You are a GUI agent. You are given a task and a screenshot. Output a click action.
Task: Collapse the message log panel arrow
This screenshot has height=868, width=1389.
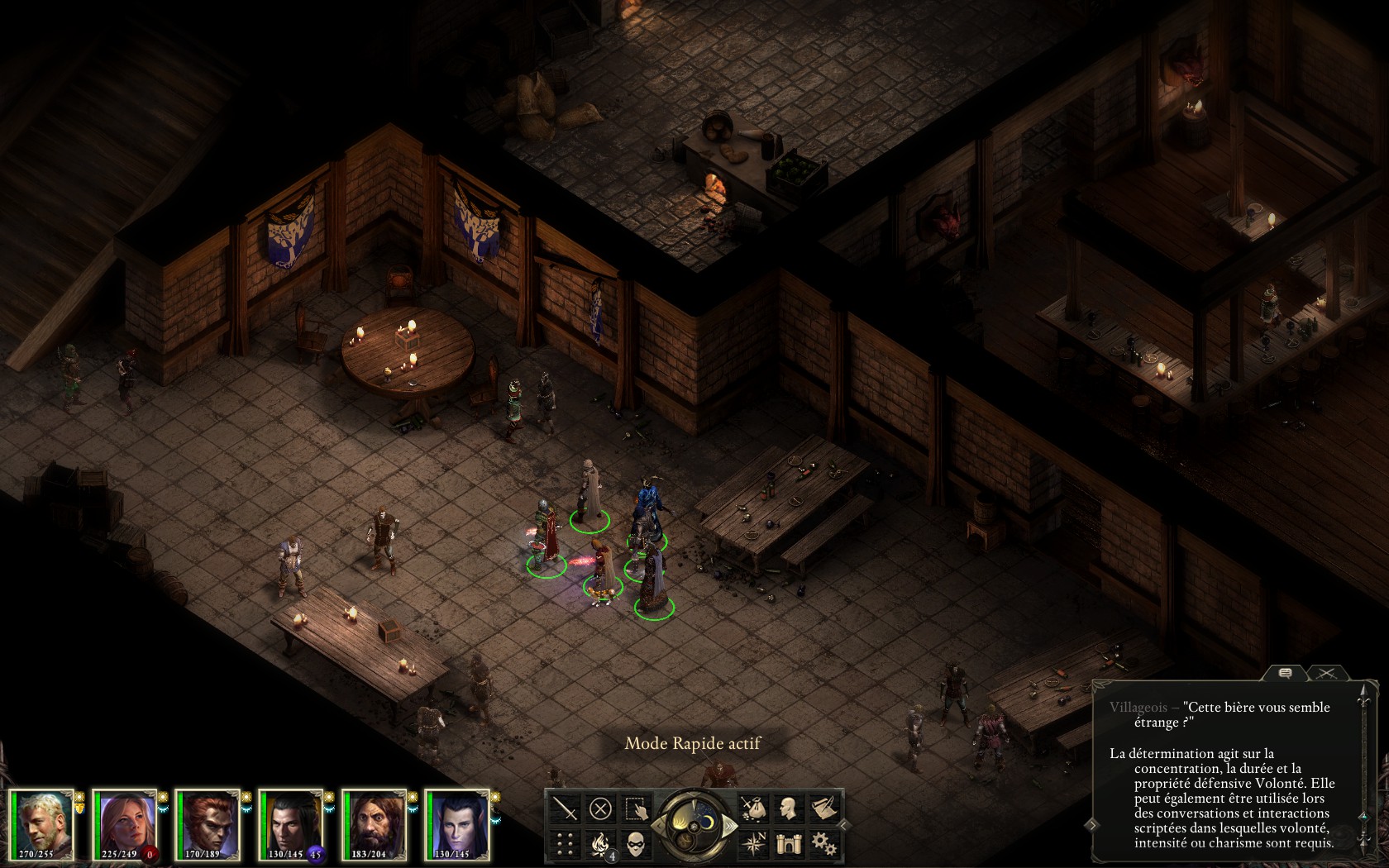1092,824
